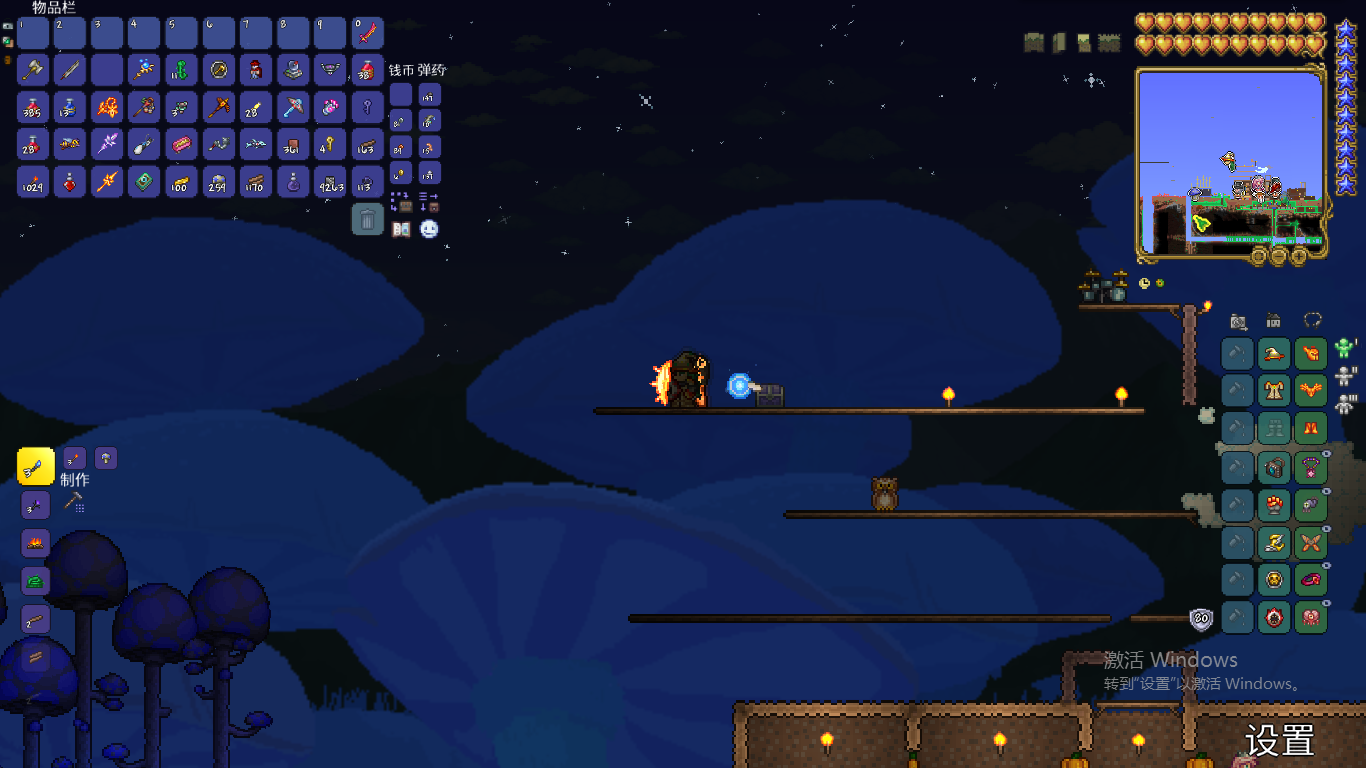This screenshot has height=768, width=1366.
Task: Select the red sword in hotbar slot 0
Action: pyautogui.click(x=368, y=33)
